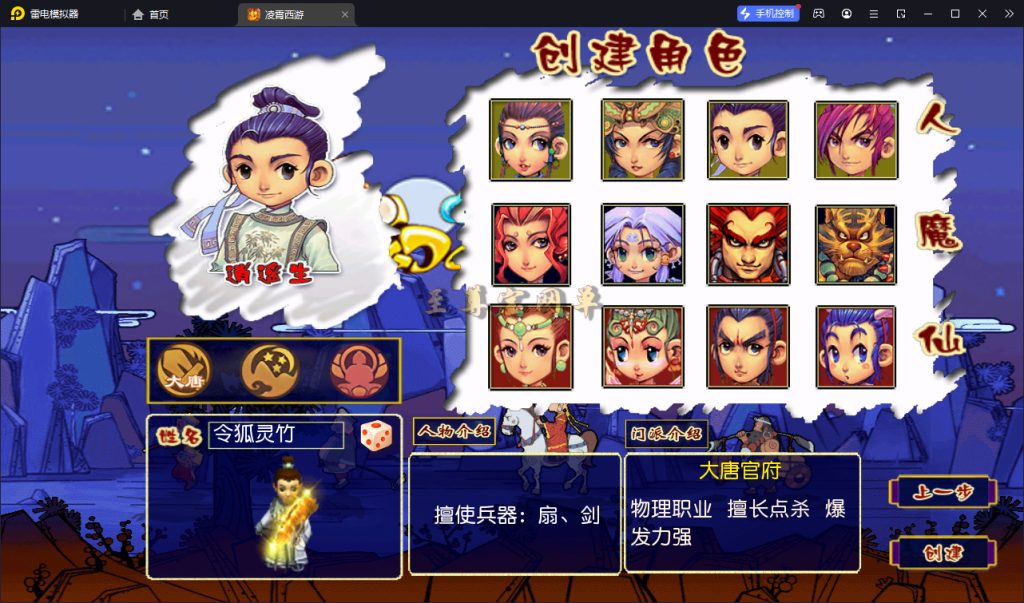Screen dimensions: 1024x603
Task: Select the stern man with red forehead mark
Action: coord(748,347)
